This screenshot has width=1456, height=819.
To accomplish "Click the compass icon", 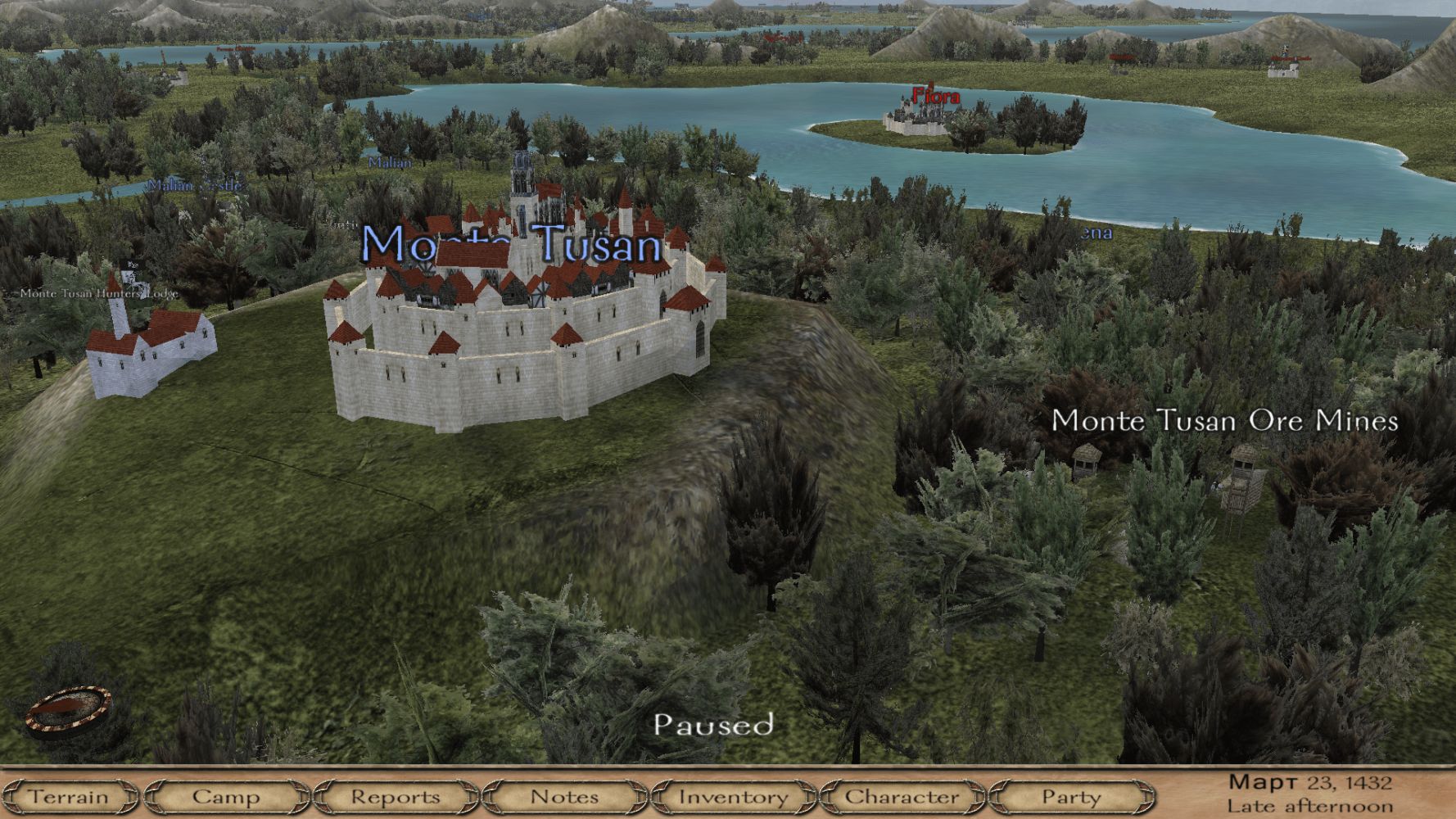I will [x=68, y=708].
